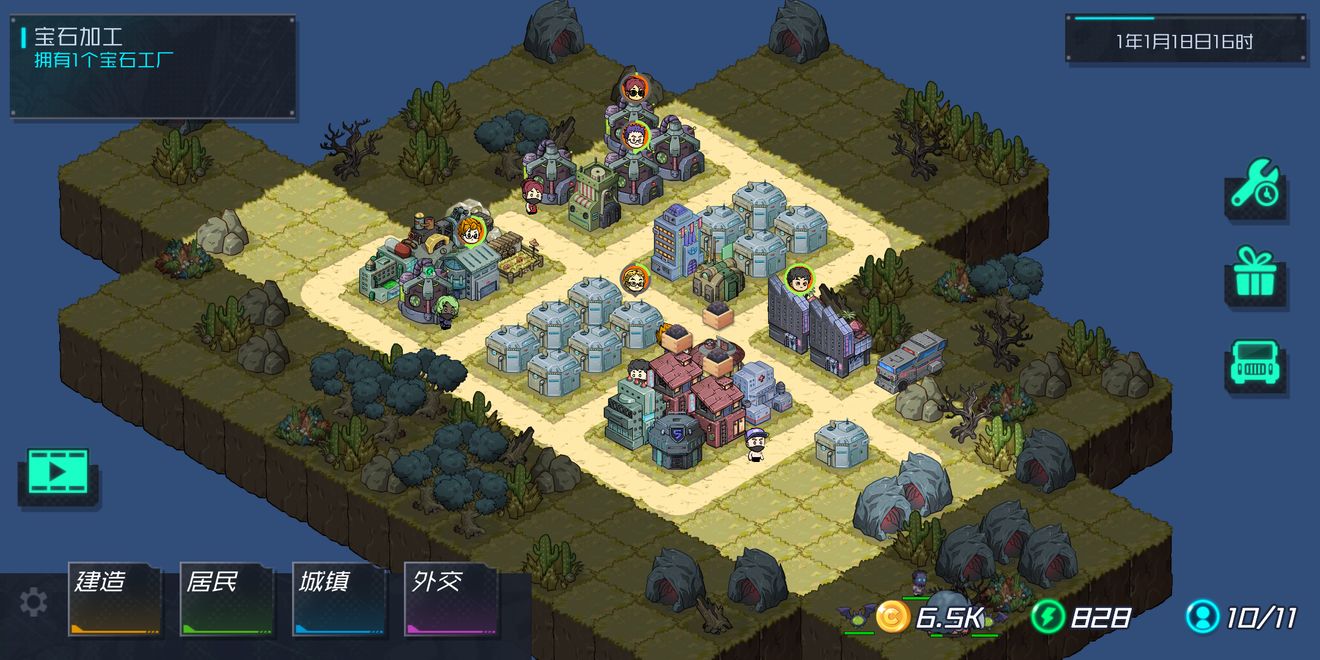The width and height of the screenshot is (1320, 660).
Task: Open the 居民 residents menu
Action: pos(226,599)
